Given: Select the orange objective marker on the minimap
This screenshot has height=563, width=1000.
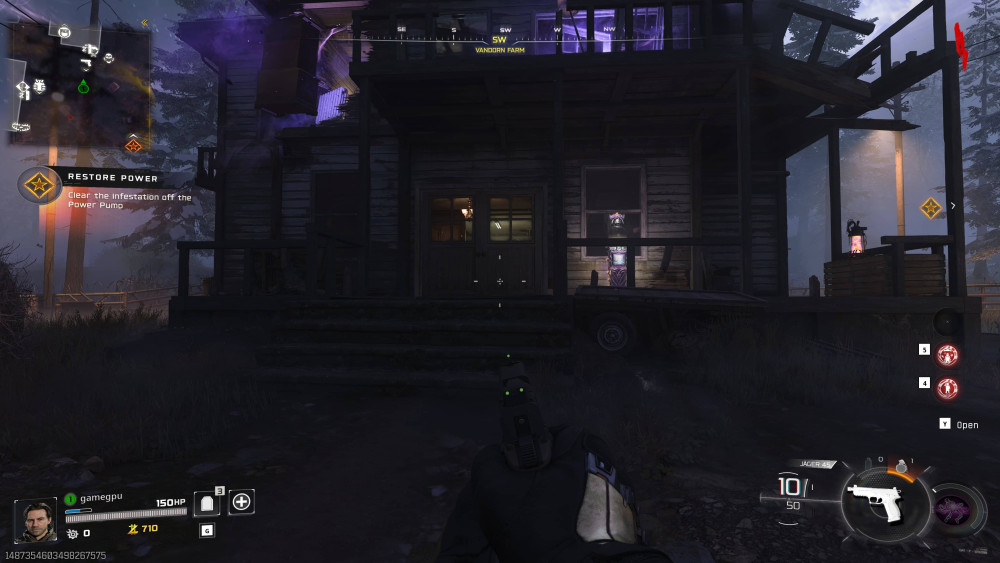Looking at the screenshot, I should tap(133, 145).
